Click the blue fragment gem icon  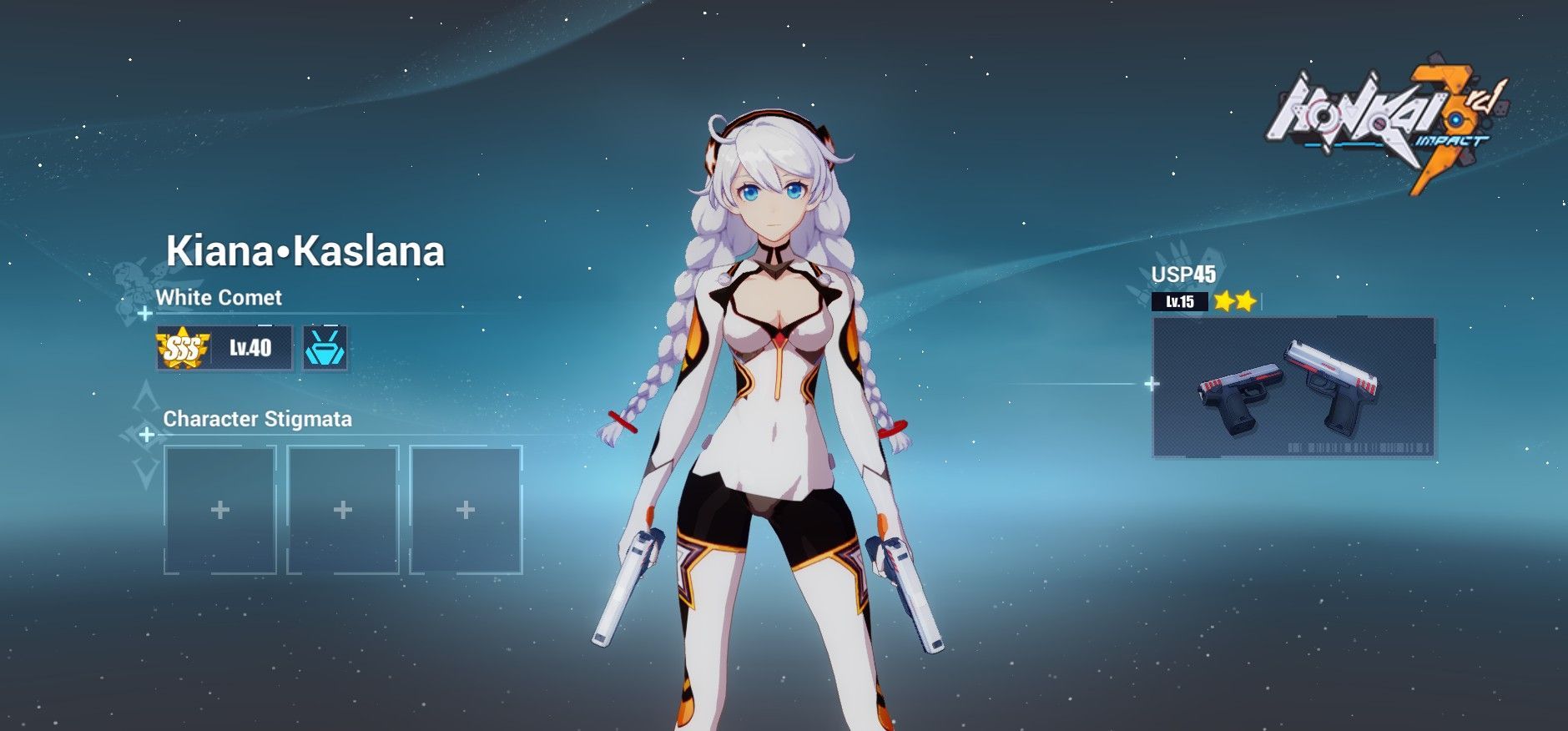(x=325, y=347)
